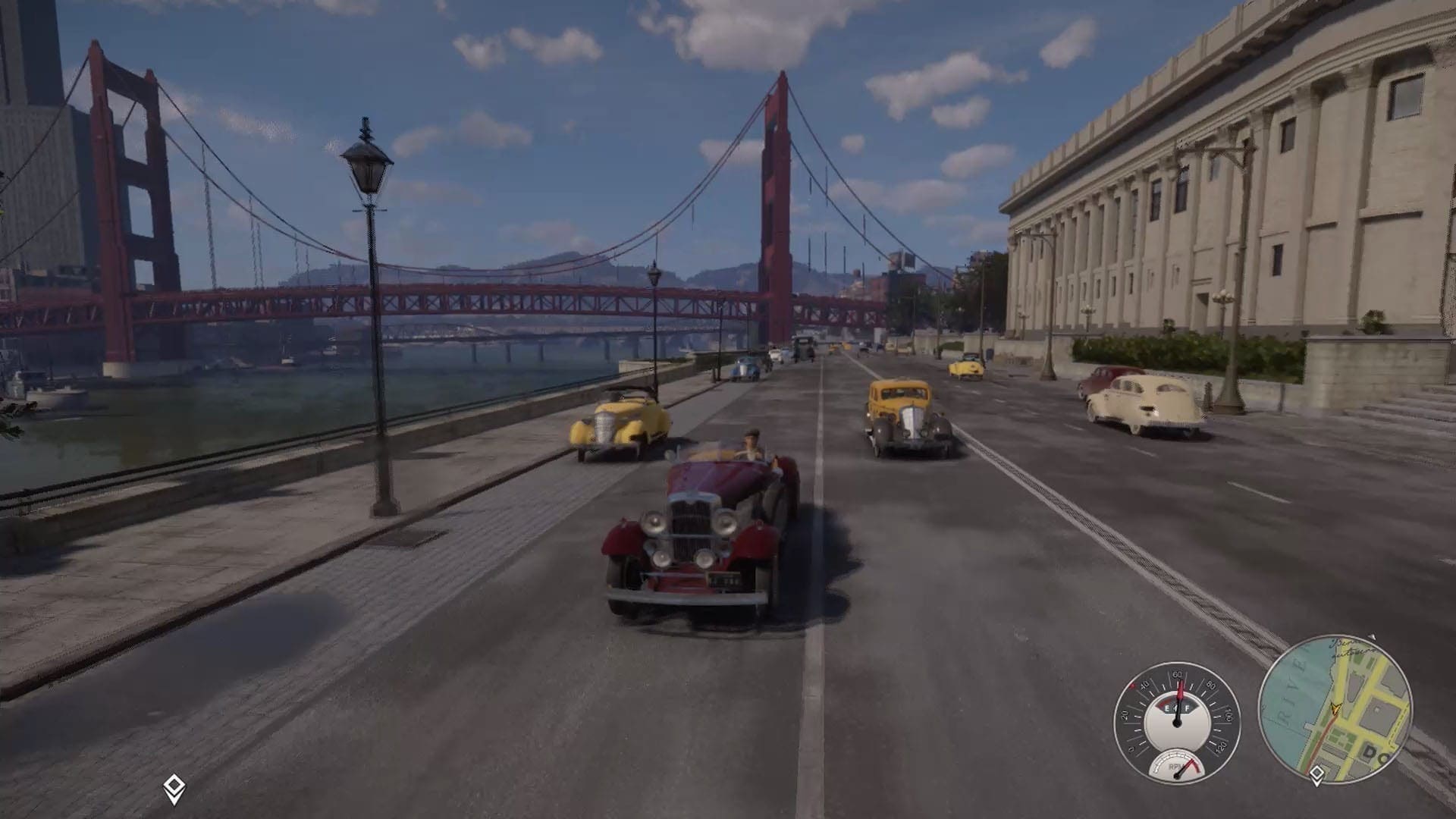This screenshot has height=819, width=1456.
Task: Open the circular city minimap
Action: (1335, 710)
